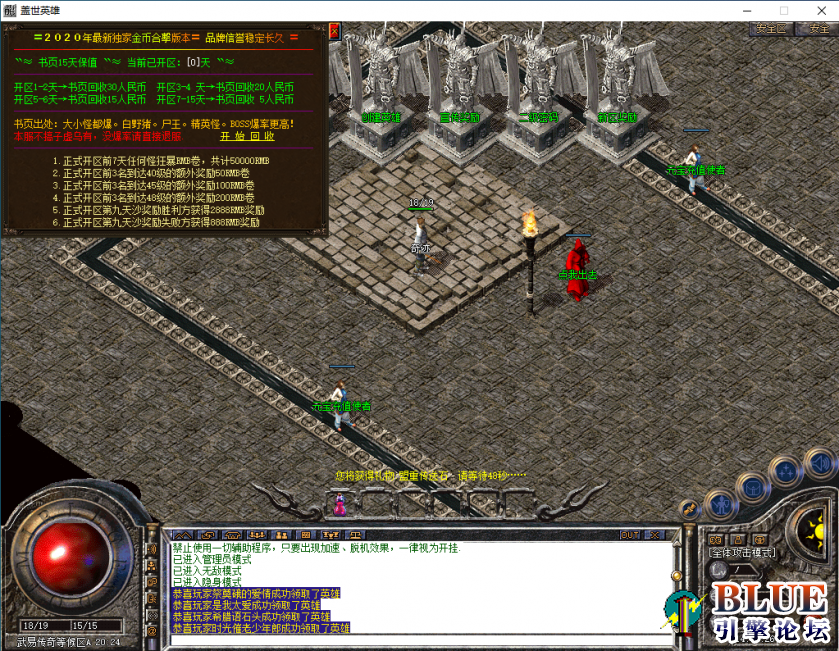
Task: Toggle the 全体攻击模式 attack mode label
Action: point(742,552)
